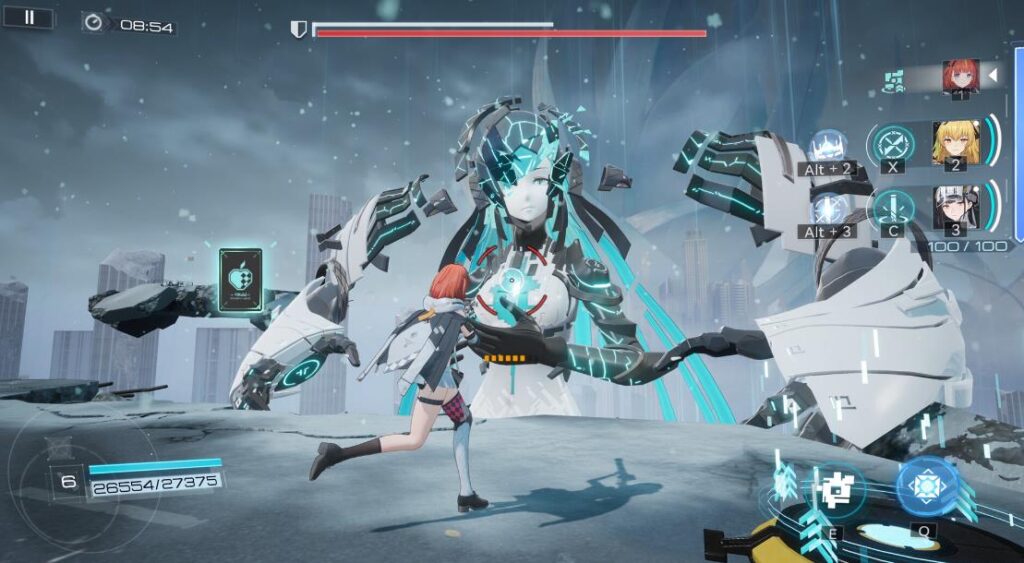Trigger the blonde character's ultimate orb
The height and width of the screenshot is (563, 1024).
pyautogui.click(x=827, y=147)
